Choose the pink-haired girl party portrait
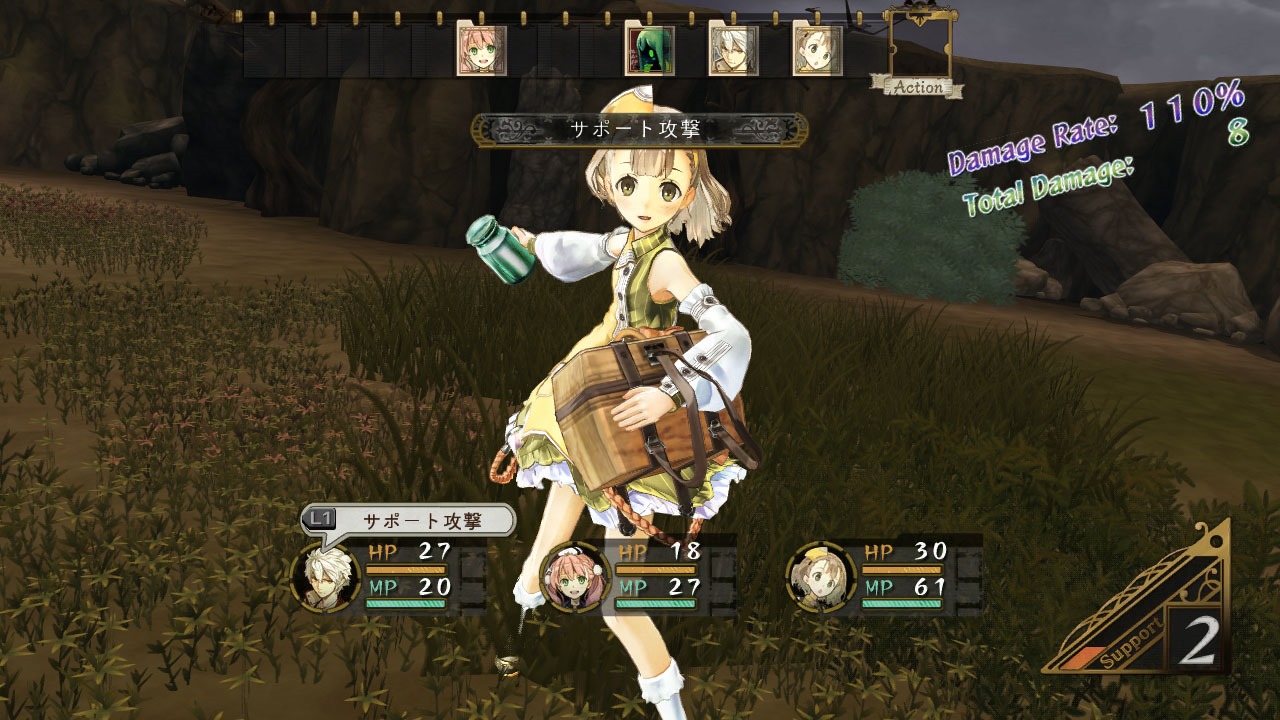This screenshot has width=1280, height=720. click(x=571, y=578)
